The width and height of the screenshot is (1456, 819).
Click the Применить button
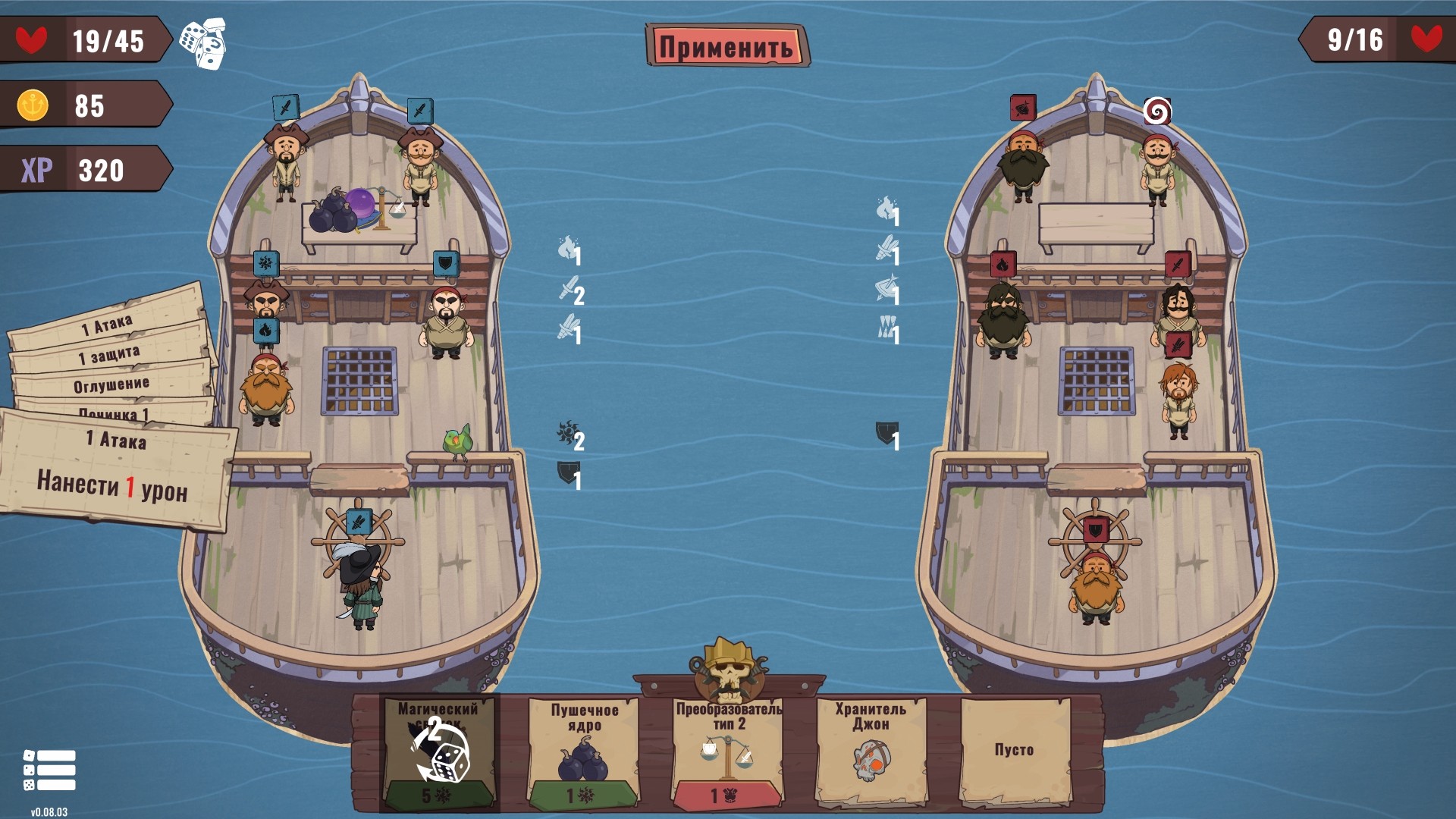point(726,46)
